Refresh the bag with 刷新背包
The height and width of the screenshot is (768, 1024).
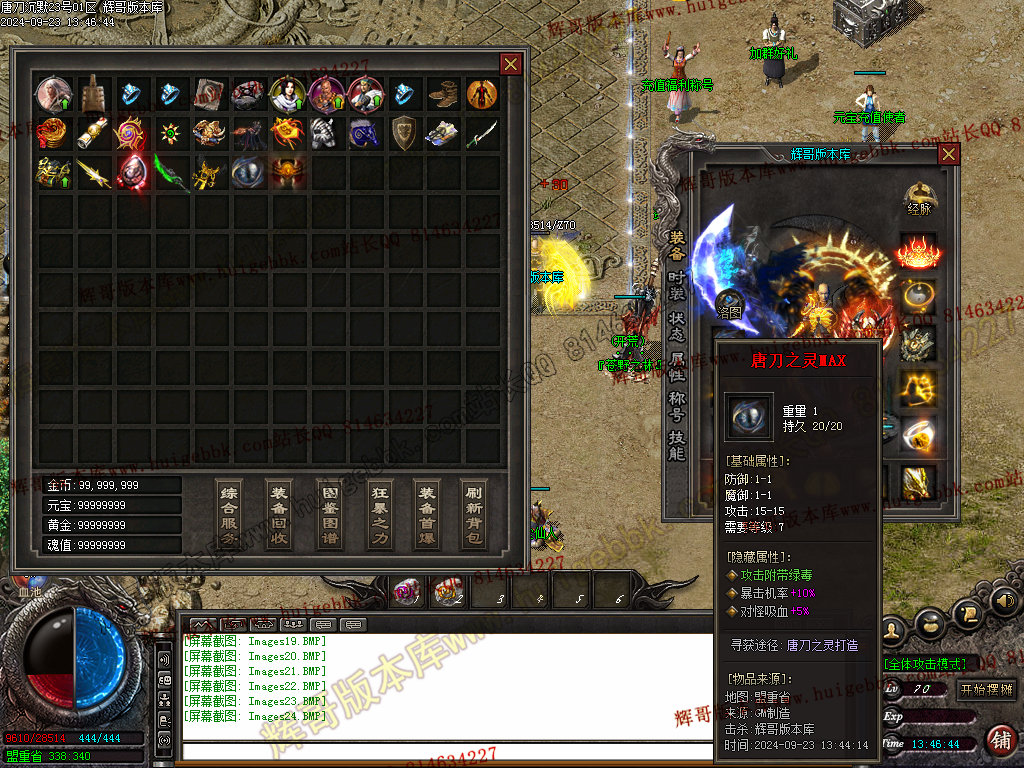(x=475, y=514)
